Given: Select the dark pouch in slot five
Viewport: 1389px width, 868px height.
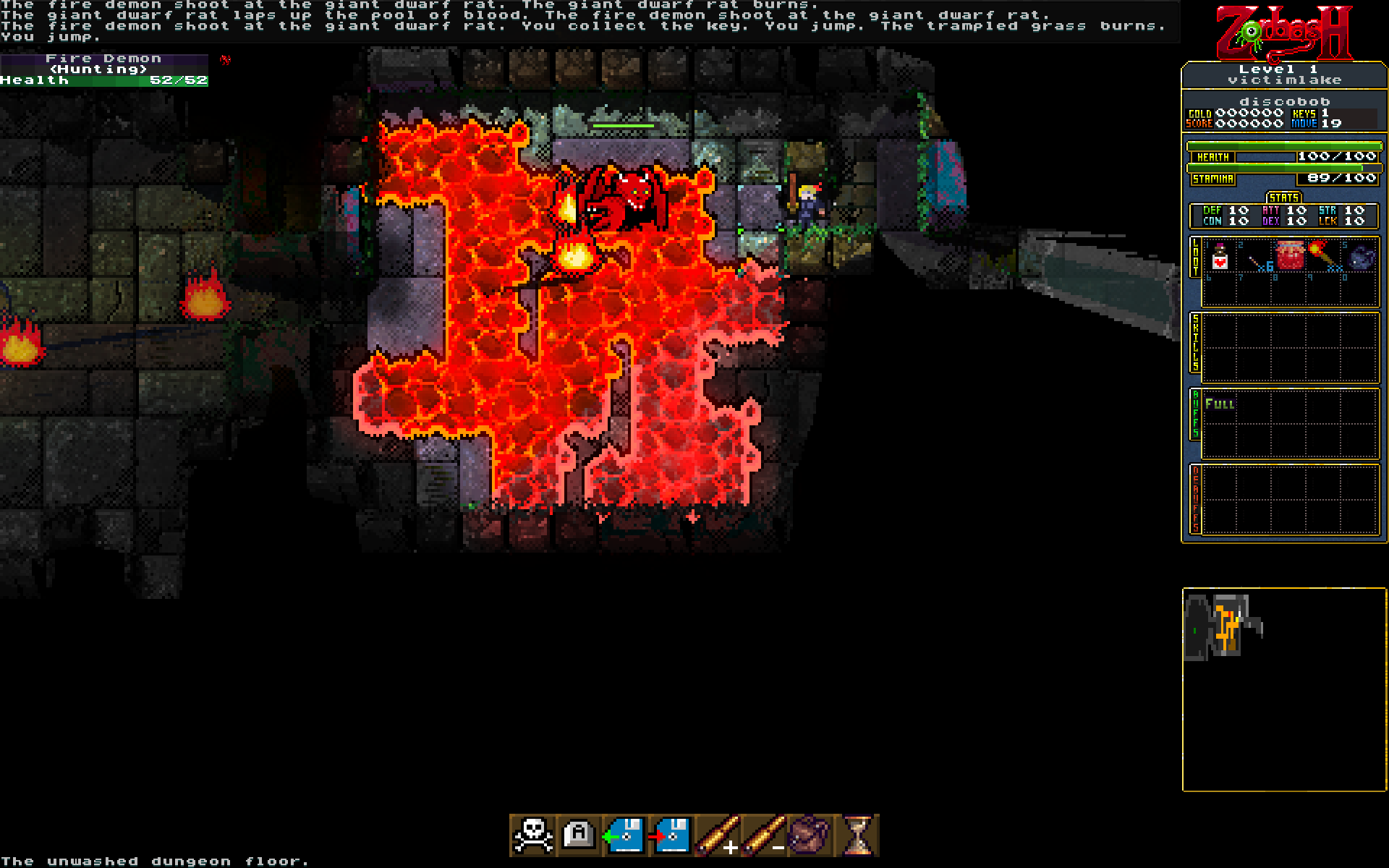Looking at the screenshot, I should point(1360,257).
